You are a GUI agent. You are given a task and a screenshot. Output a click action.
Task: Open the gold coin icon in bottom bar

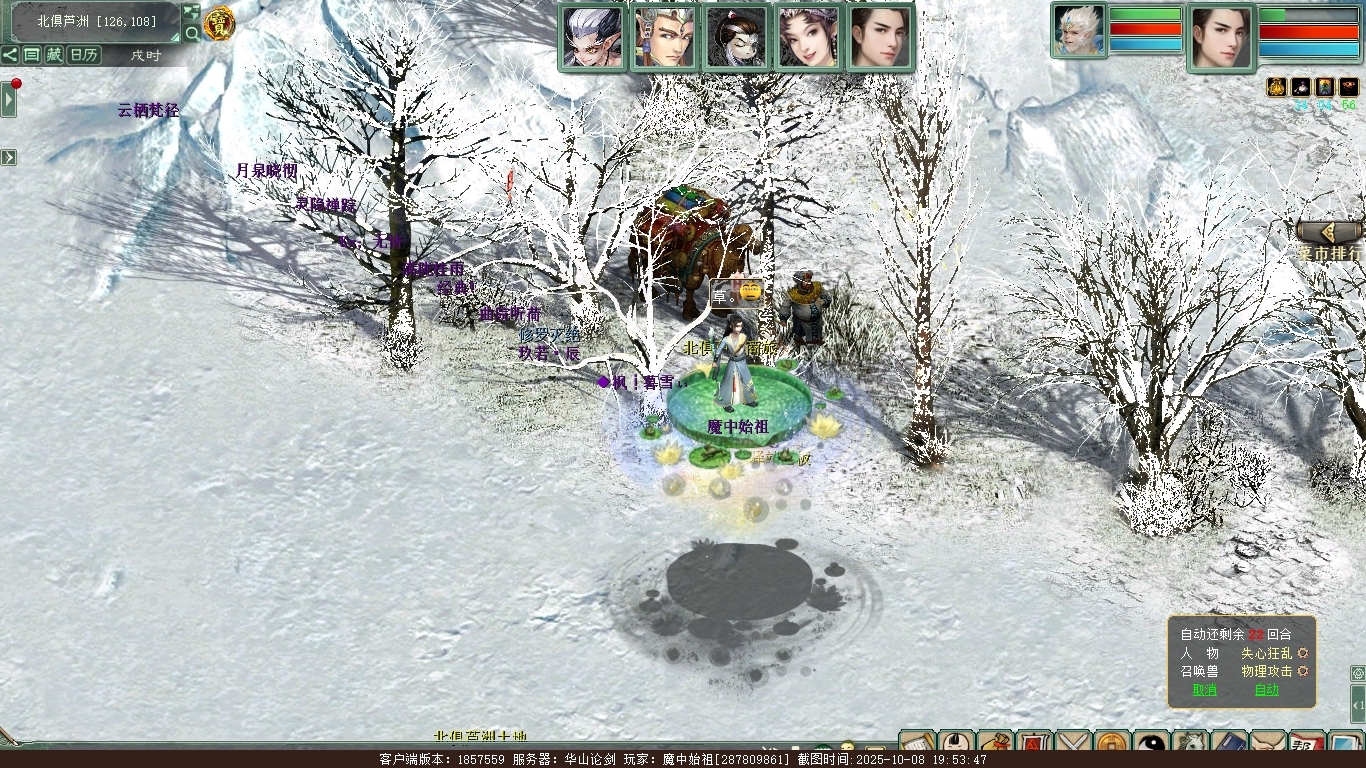click(x=1112, y=745)
